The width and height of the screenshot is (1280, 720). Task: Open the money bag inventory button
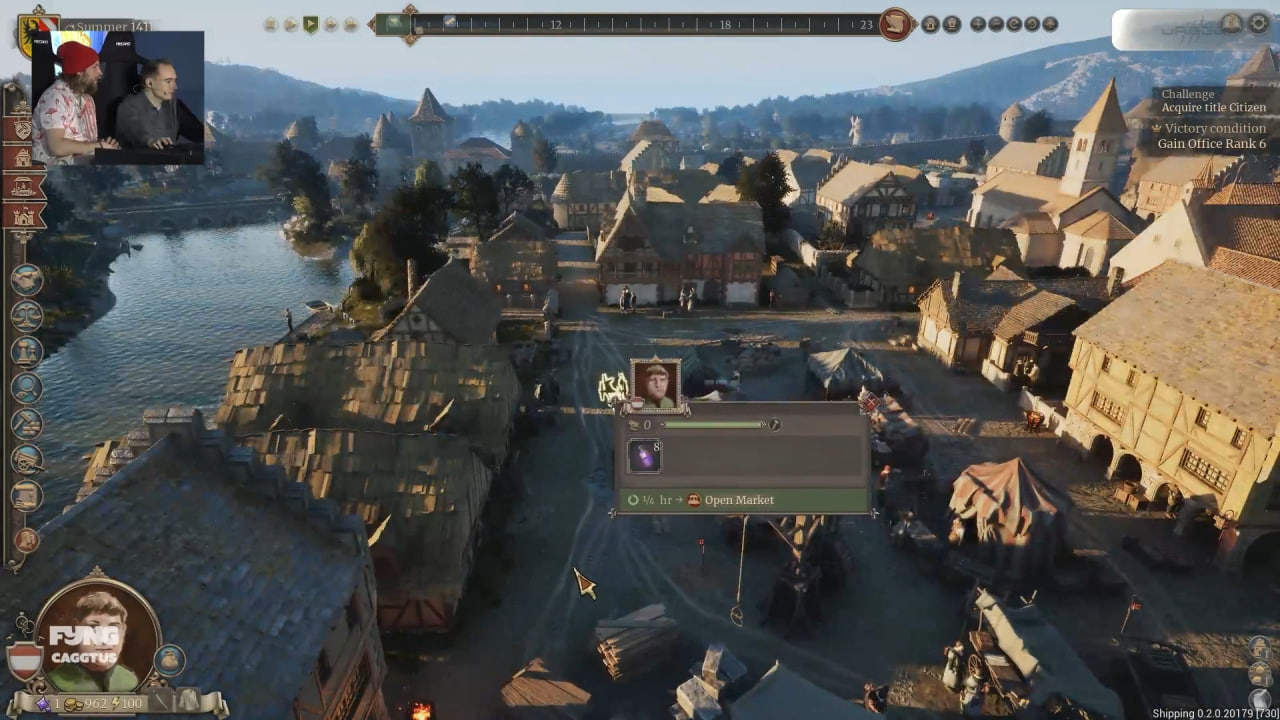[168, 660]
